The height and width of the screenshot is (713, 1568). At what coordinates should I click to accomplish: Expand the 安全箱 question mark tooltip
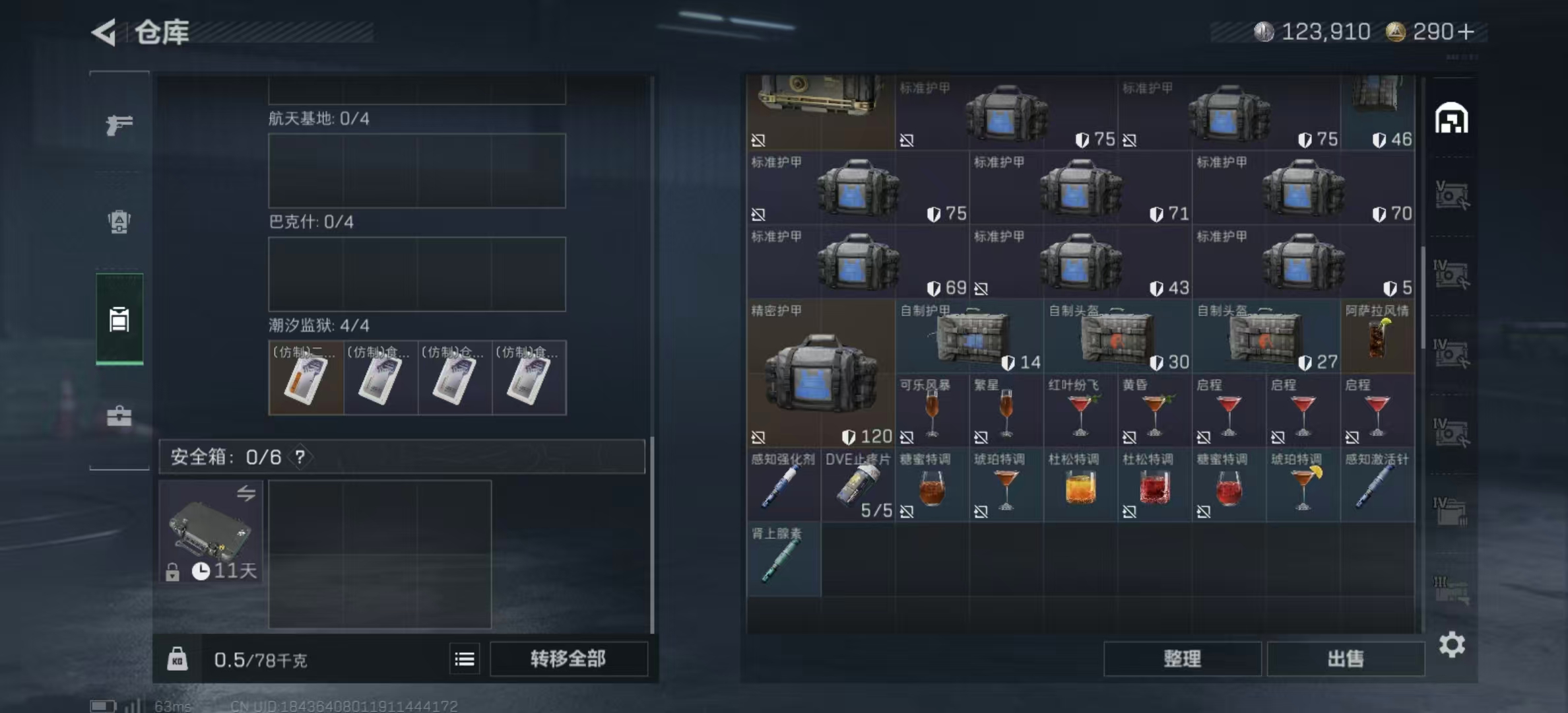coord(301,456)
